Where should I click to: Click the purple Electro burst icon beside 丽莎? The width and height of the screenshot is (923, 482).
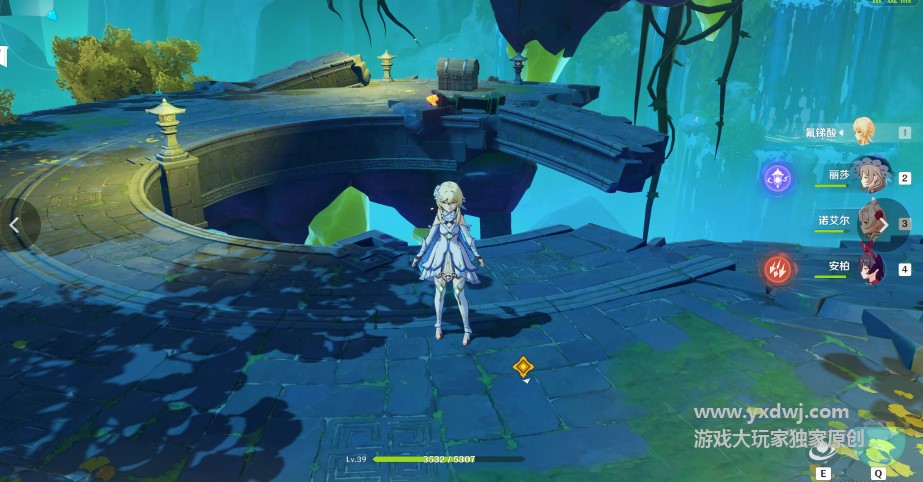point(778,178)
